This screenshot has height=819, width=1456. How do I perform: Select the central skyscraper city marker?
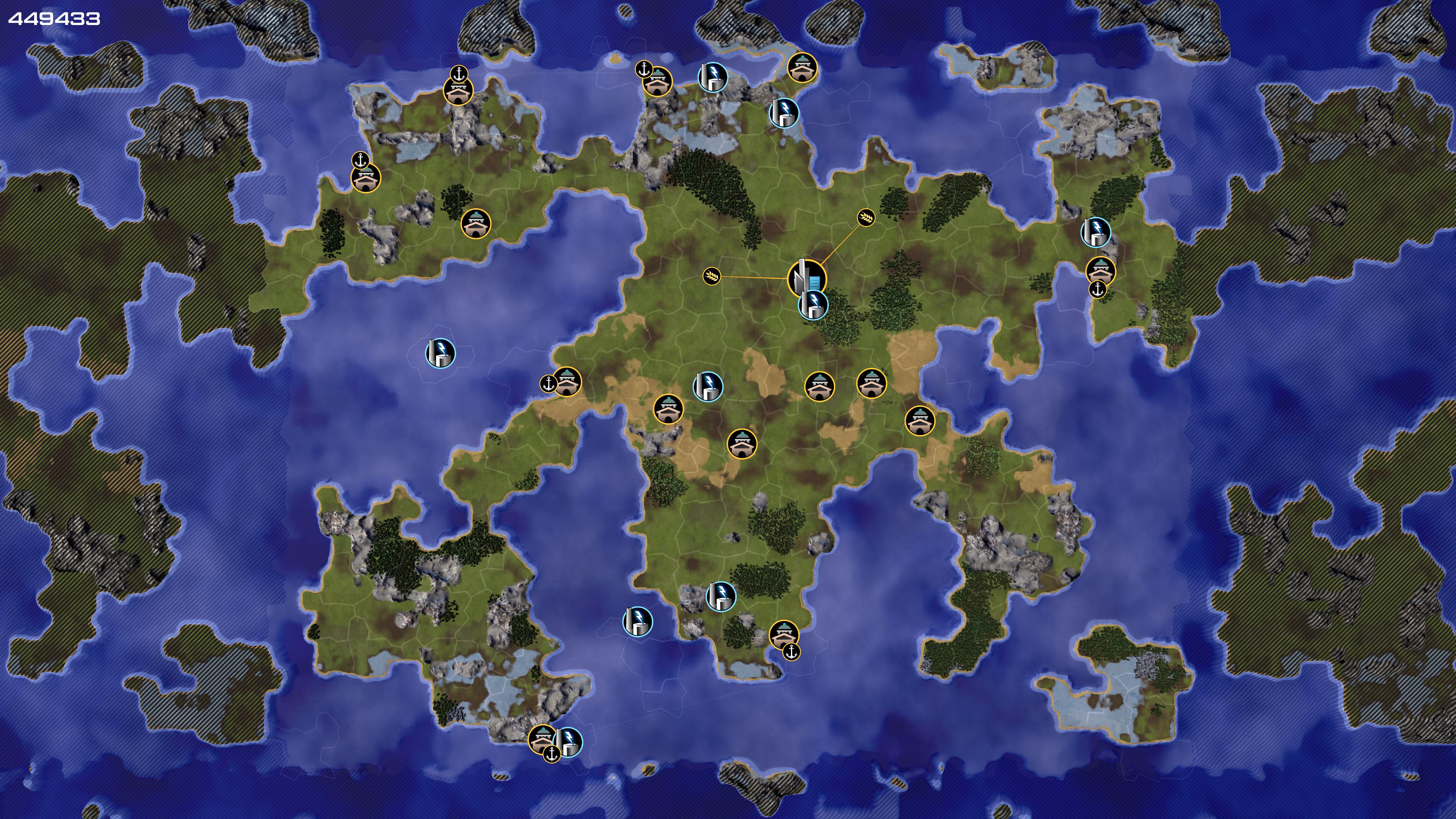(x=805, y=277)
